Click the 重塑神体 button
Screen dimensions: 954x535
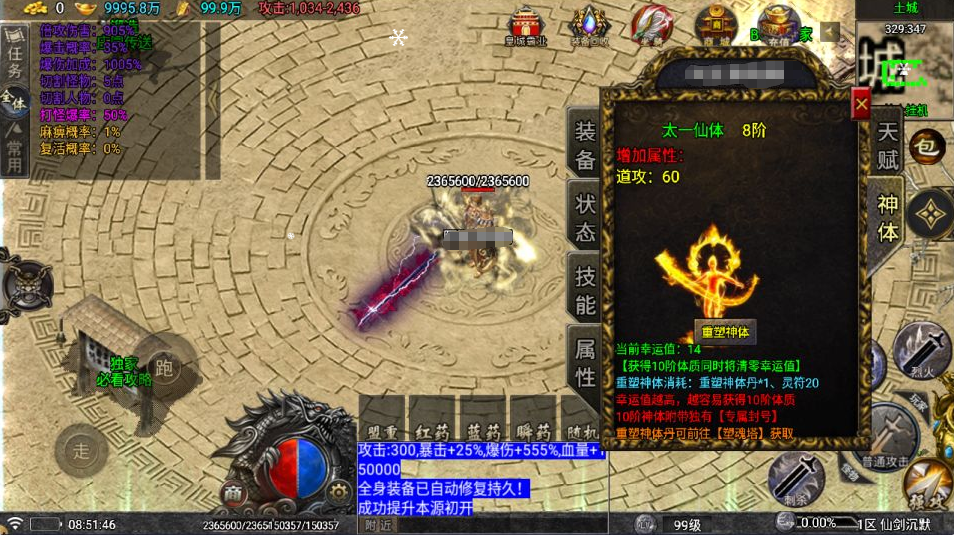[x=726, y=331]
